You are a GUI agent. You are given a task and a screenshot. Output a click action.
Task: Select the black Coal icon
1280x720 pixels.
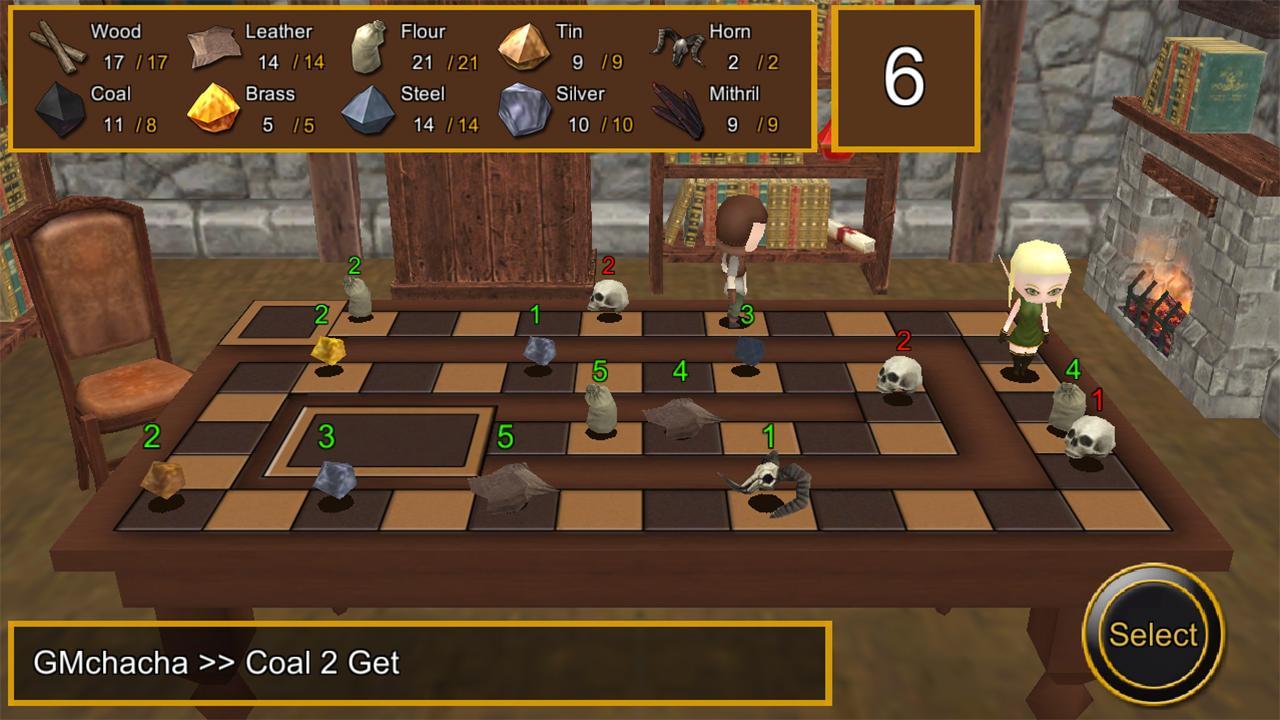59,108
